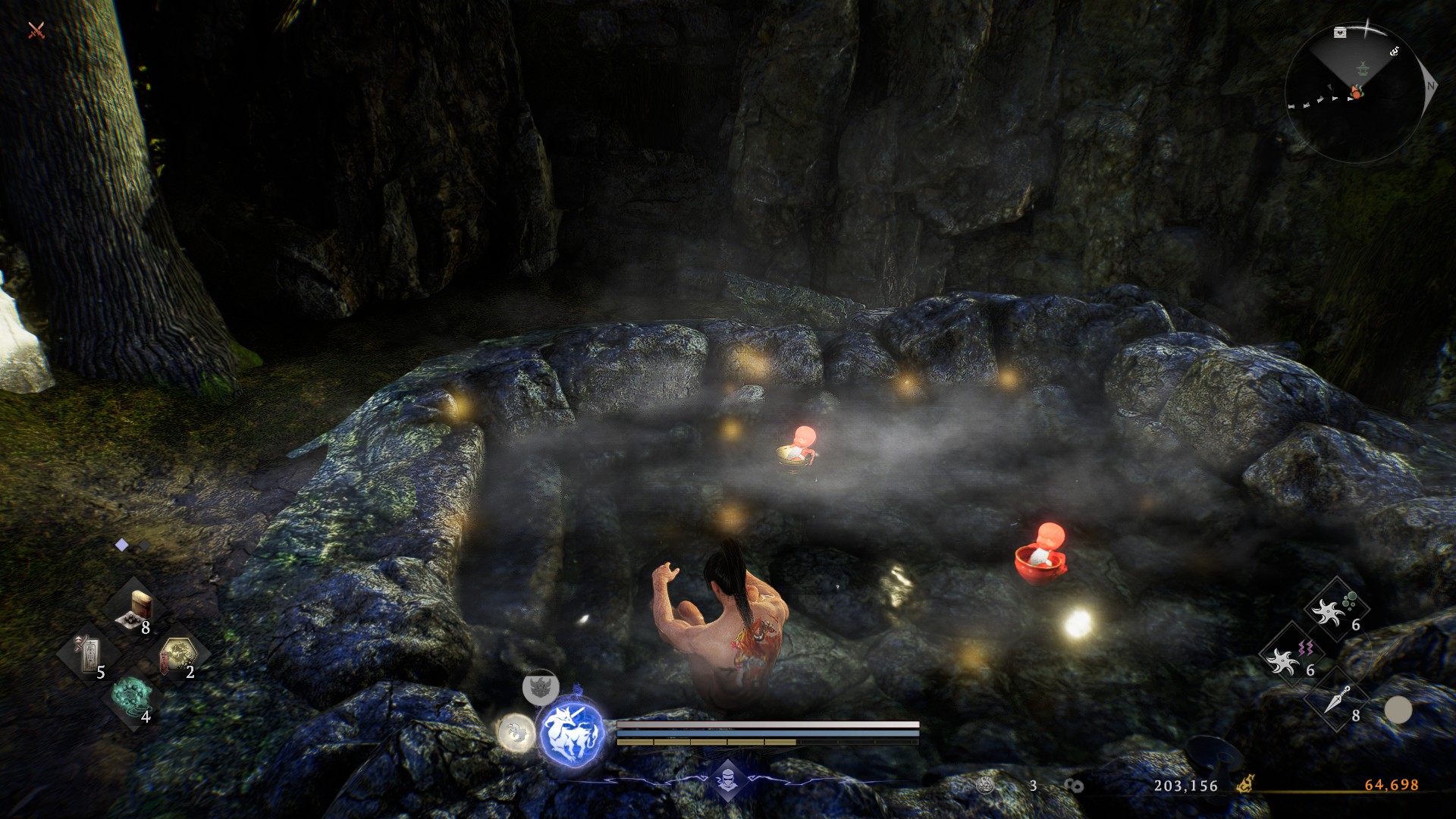
Task: Use the glowing white swirl yokai ability
Action: [516, 733]
